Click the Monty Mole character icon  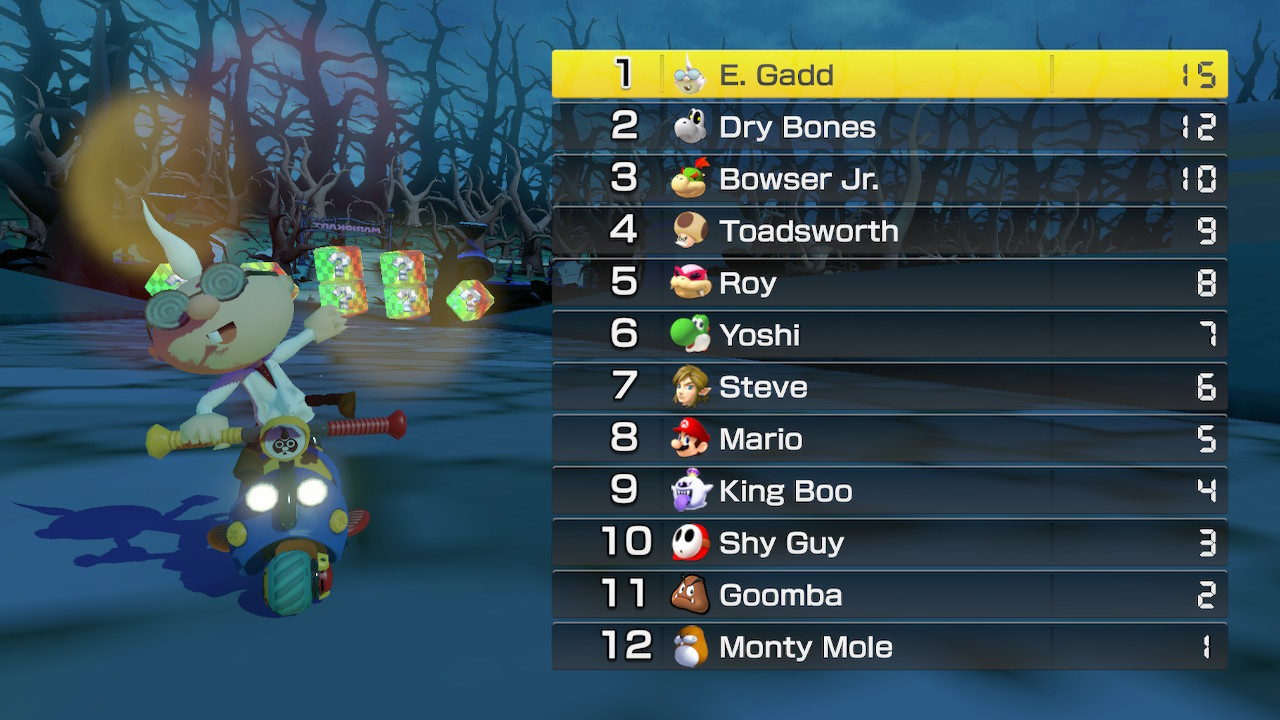692,647
